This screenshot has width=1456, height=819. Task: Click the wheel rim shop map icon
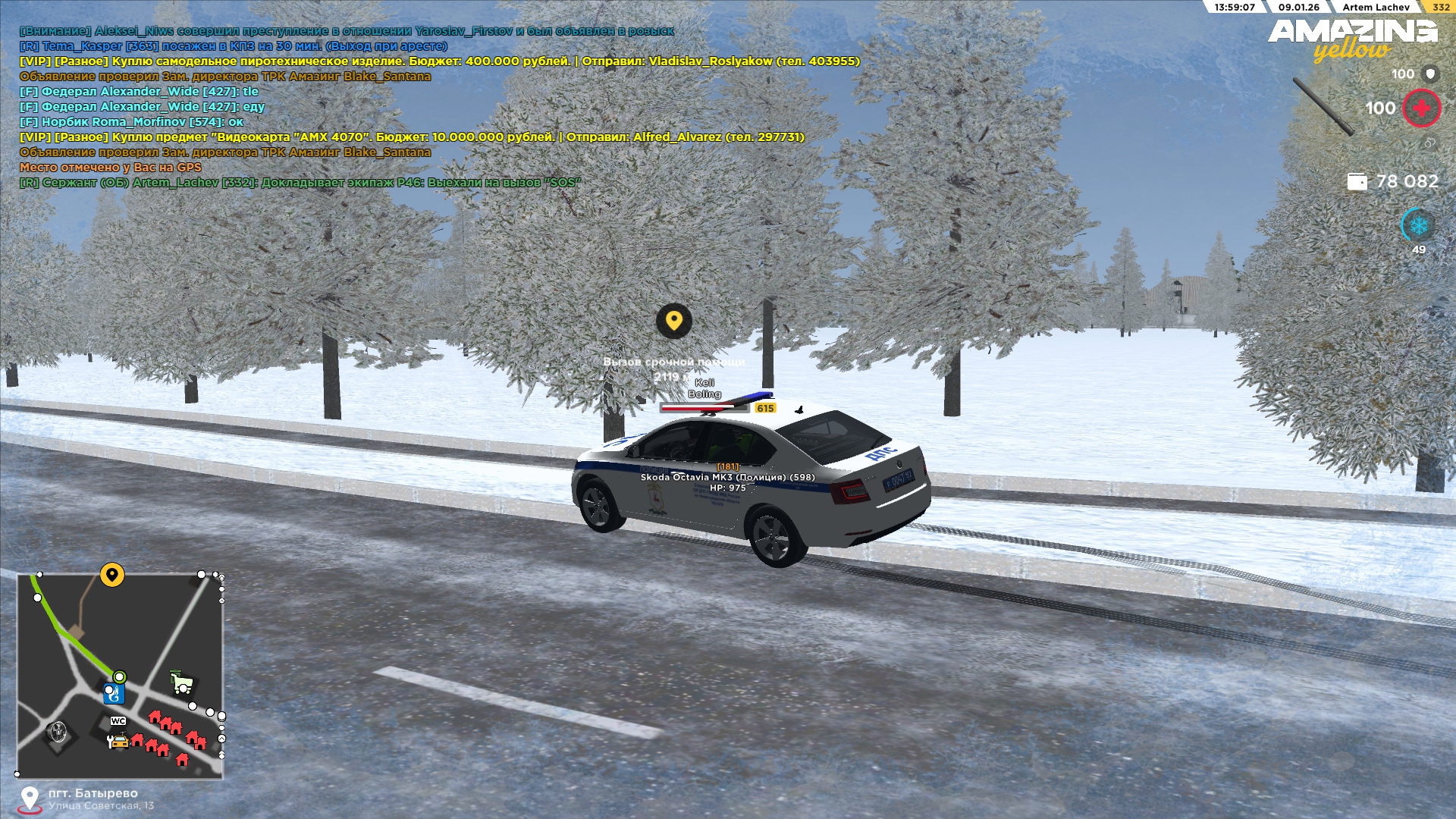tap(57, 733)
